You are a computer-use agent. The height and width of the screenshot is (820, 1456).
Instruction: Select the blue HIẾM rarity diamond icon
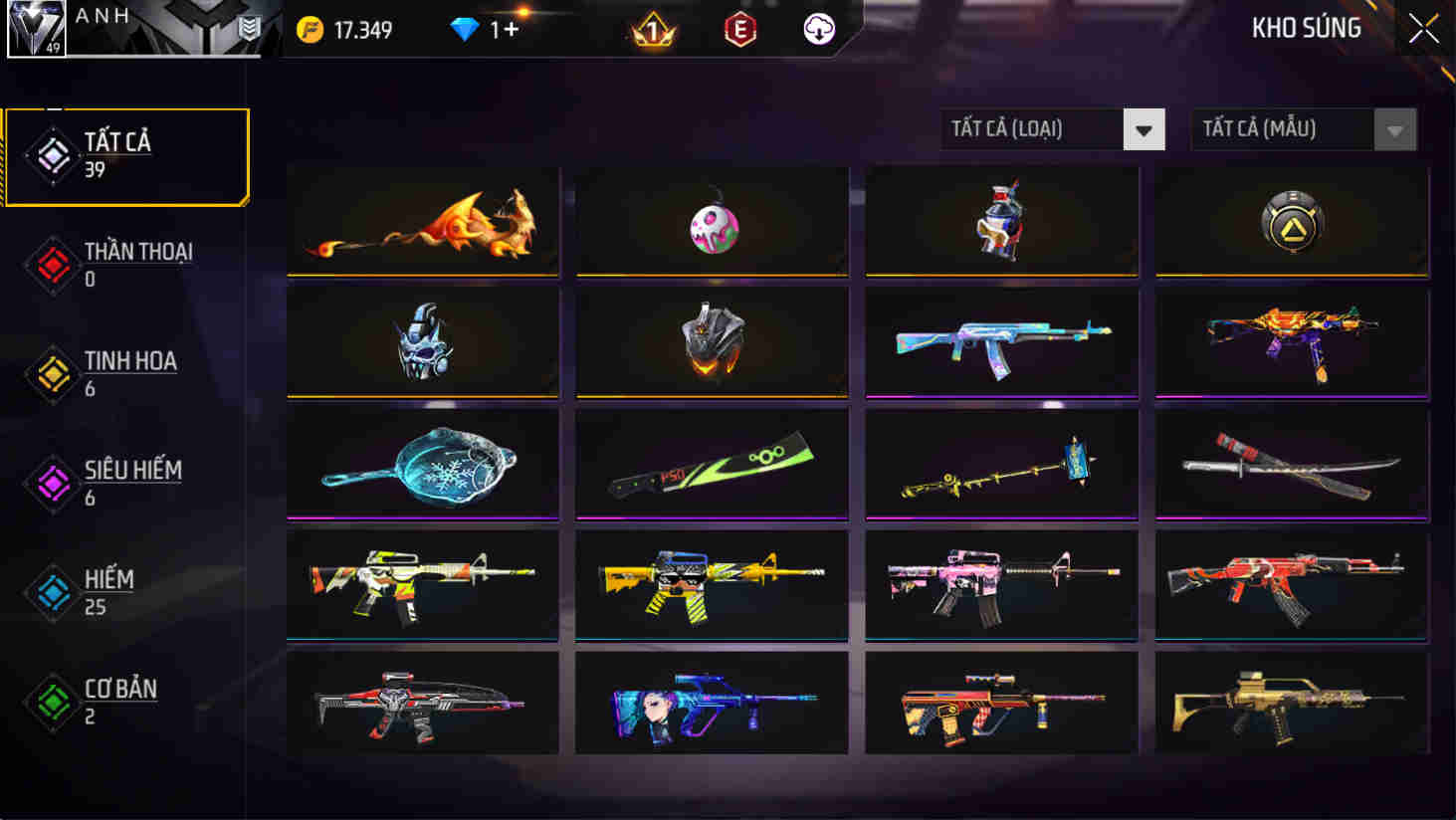click(x=53, y=593)
